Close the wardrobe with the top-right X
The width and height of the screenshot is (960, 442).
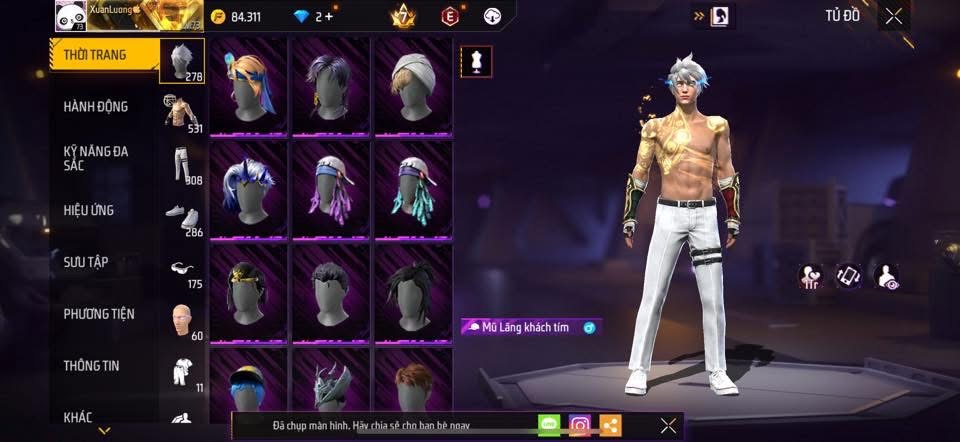[893, 16]
